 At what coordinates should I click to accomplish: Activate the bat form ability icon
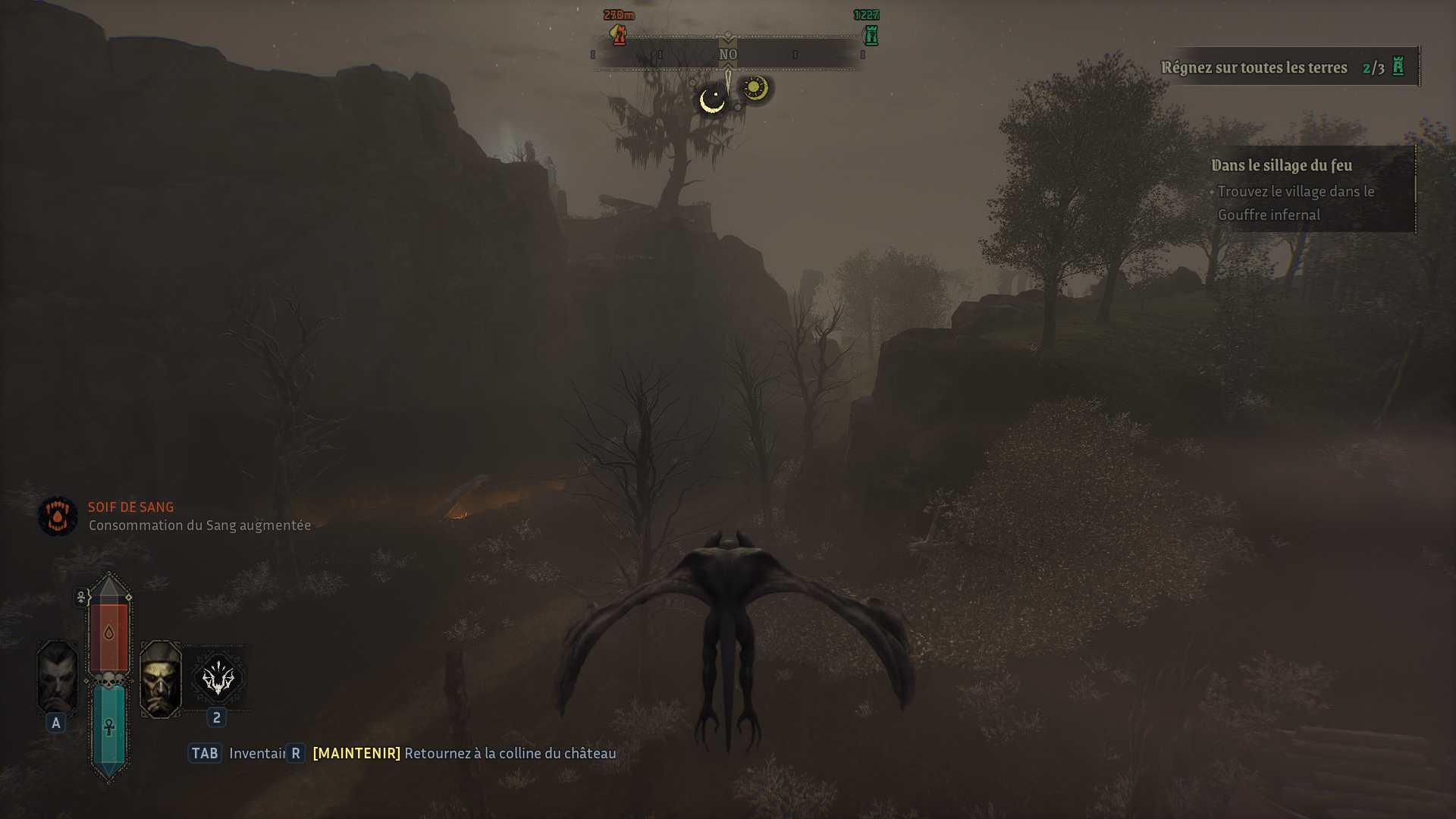pyautogui.click(x=218, y=677)
